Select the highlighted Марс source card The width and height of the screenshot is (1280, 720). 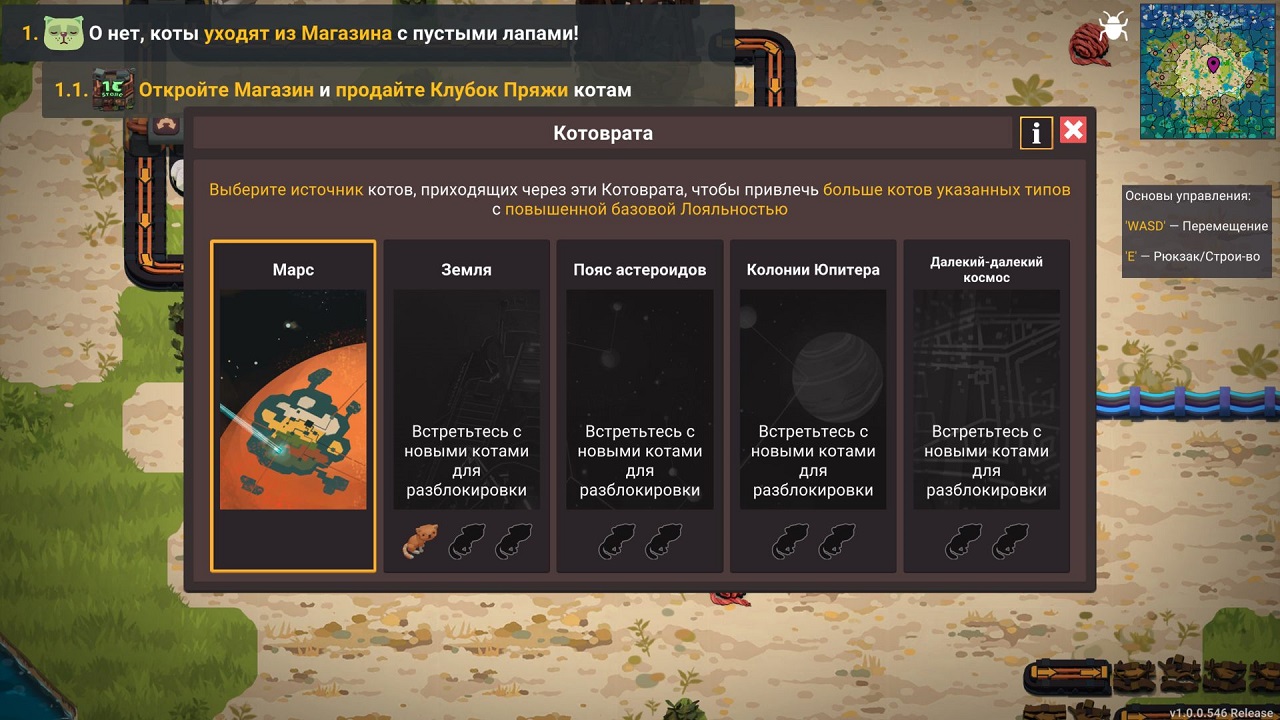pyautogui.click(x=292, y=405)
